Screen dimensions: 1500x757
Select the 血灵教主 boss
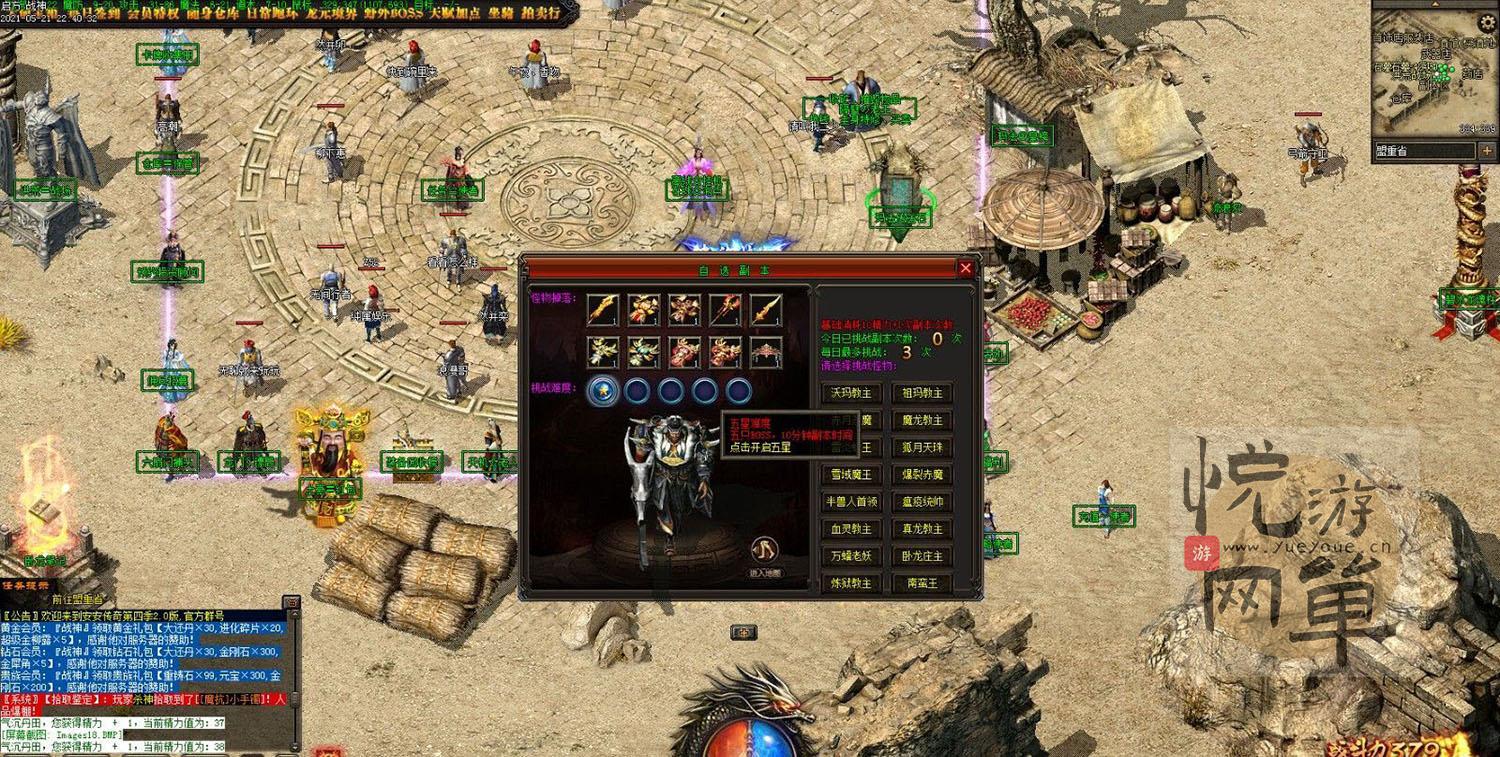[851, 529]
